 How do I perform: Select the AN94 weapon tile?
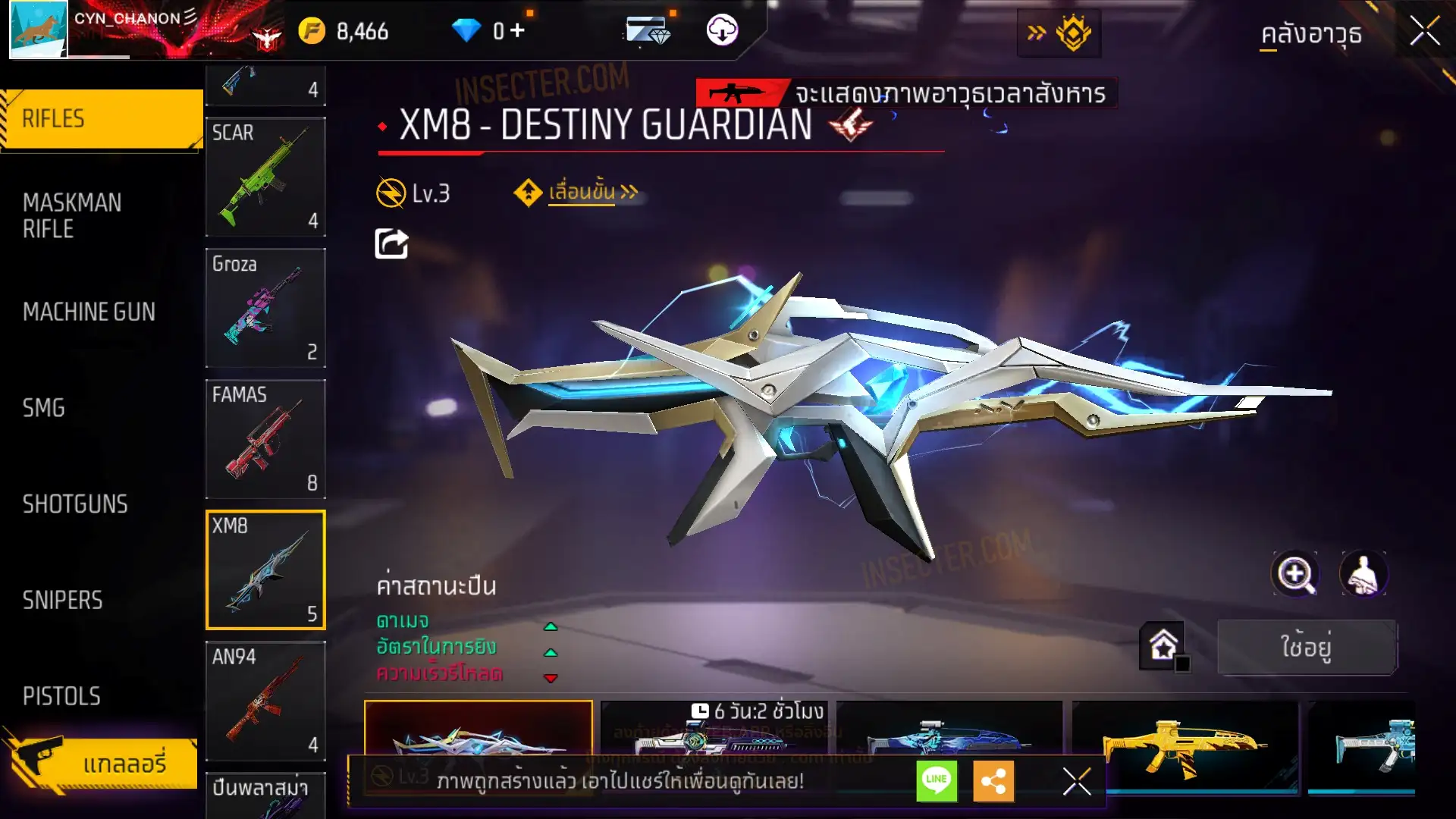click(265, 701)
